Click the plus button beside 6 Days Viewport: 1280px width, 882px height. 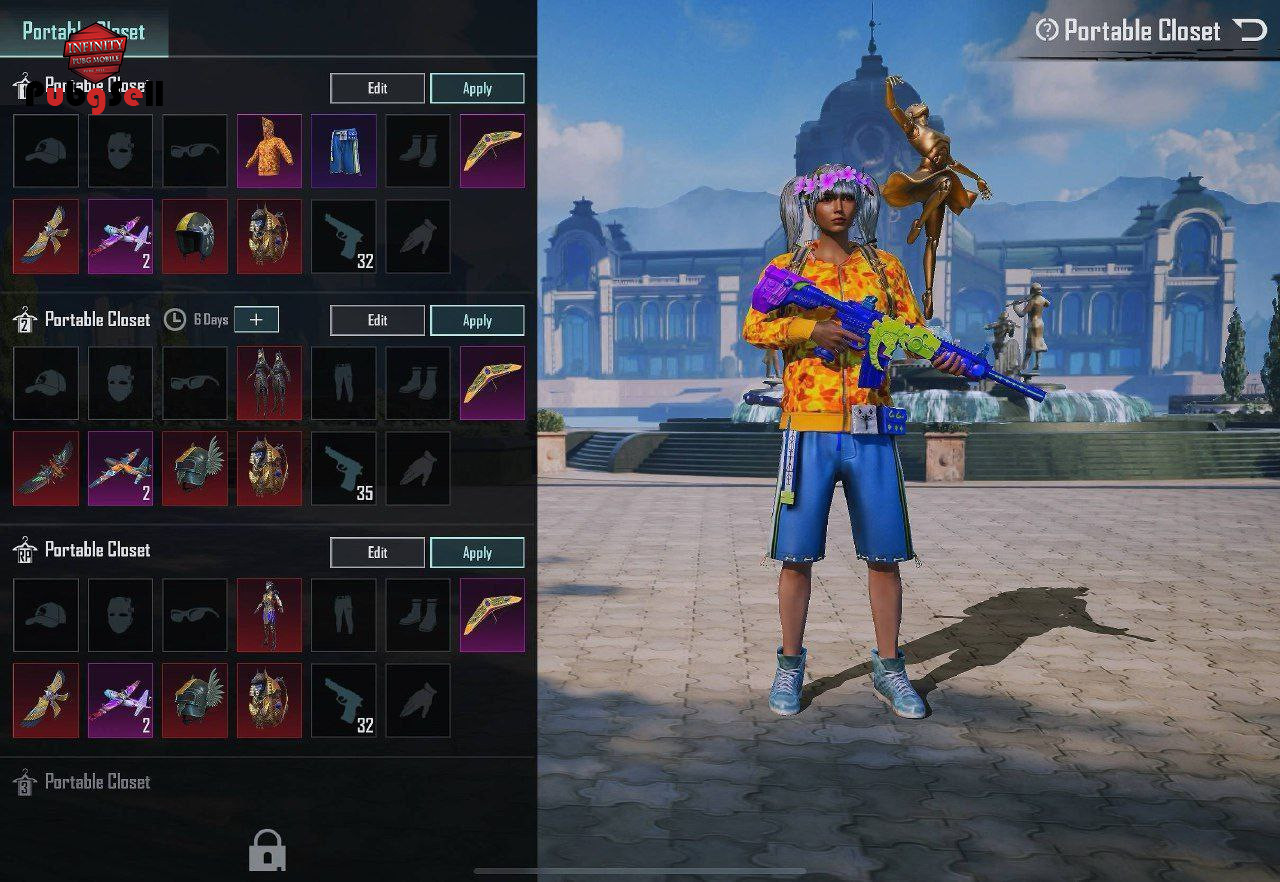(257, 320)
